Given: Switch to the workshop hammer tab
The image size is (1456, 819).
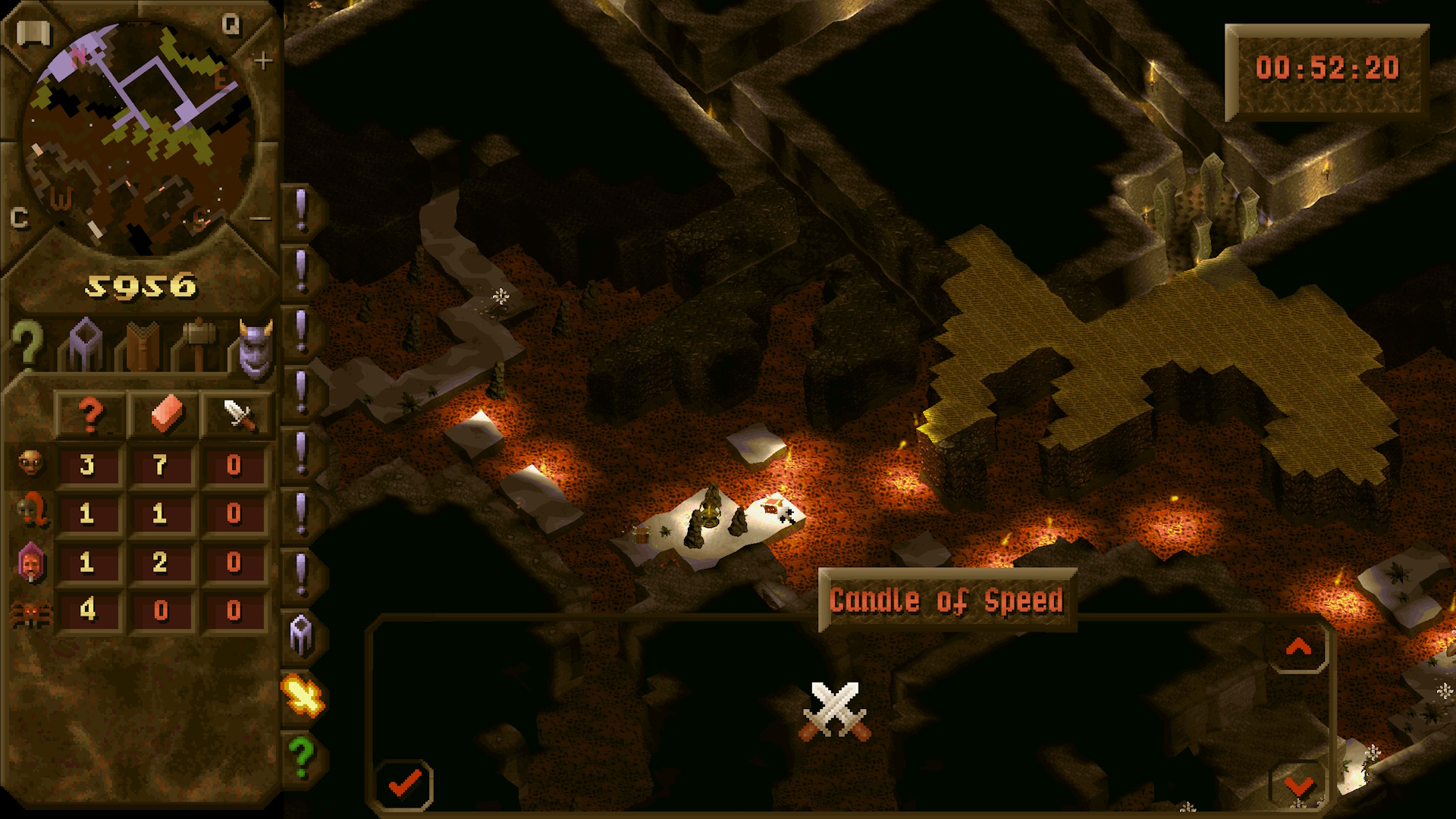Looking at the screenshot, I should tap(198, 344).
